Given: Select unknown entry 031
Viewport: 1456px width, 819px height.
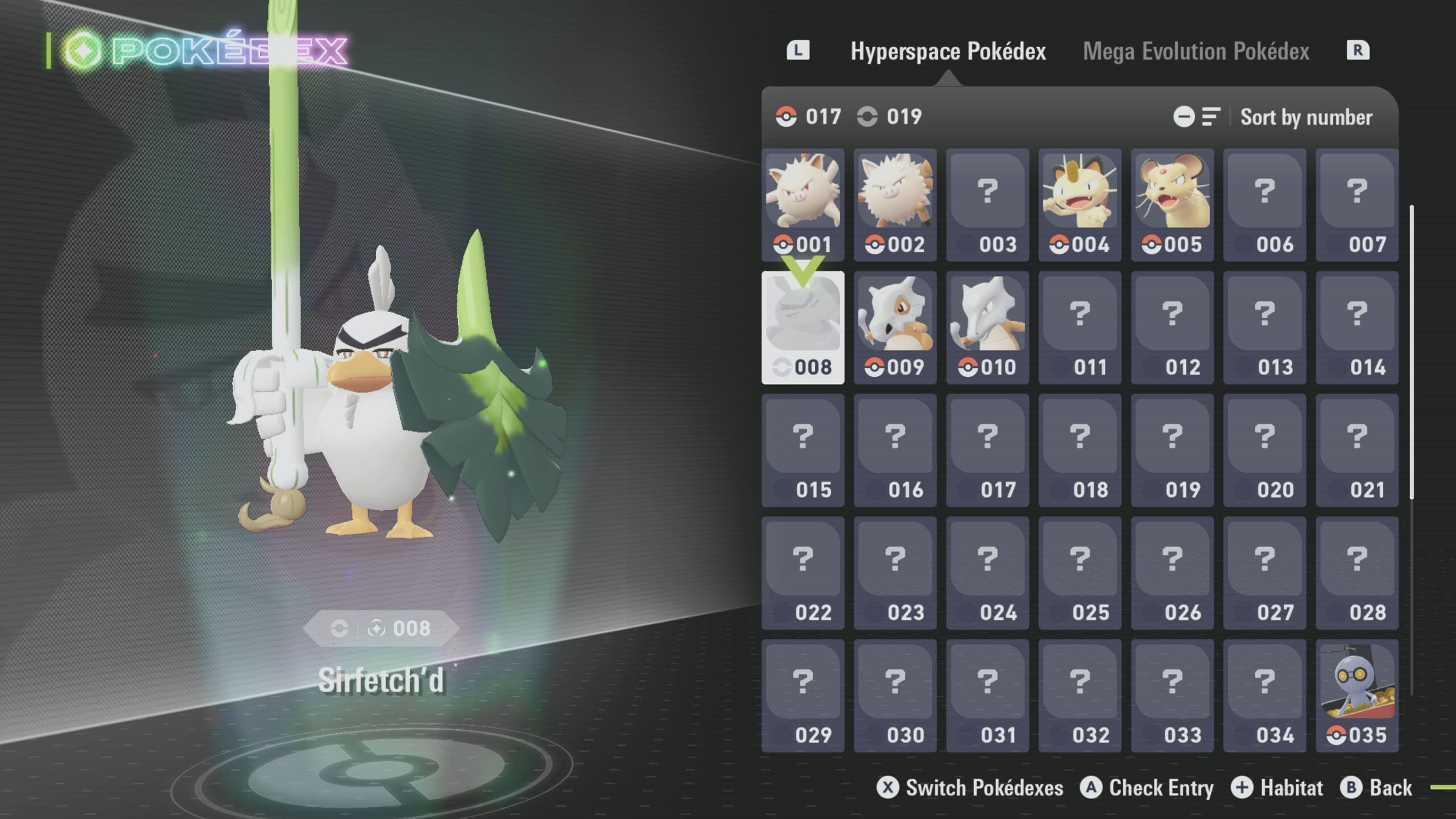Looking at the screenshot, I should pos(987,696).
